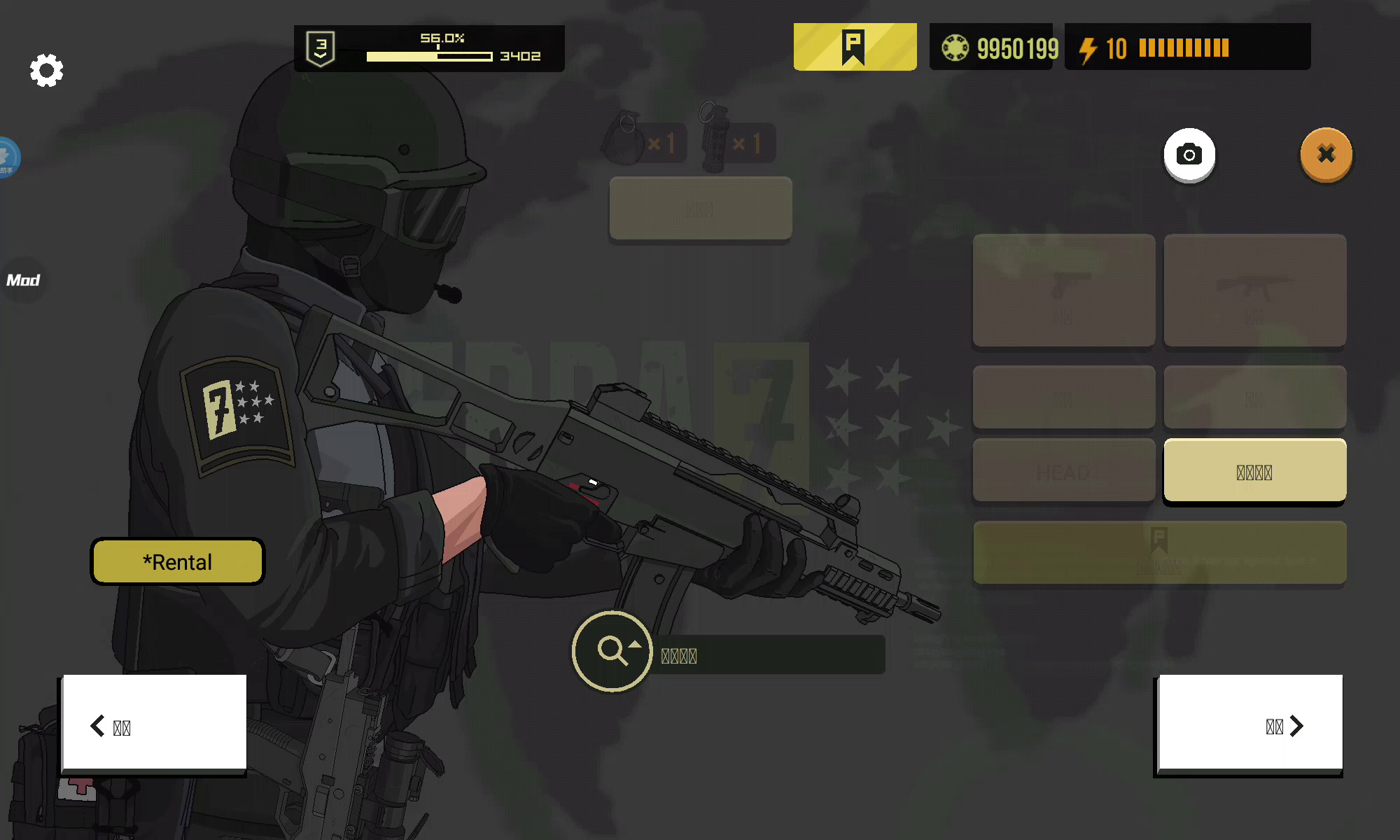Select the frag grenade slot

click(x=641, y=139)
